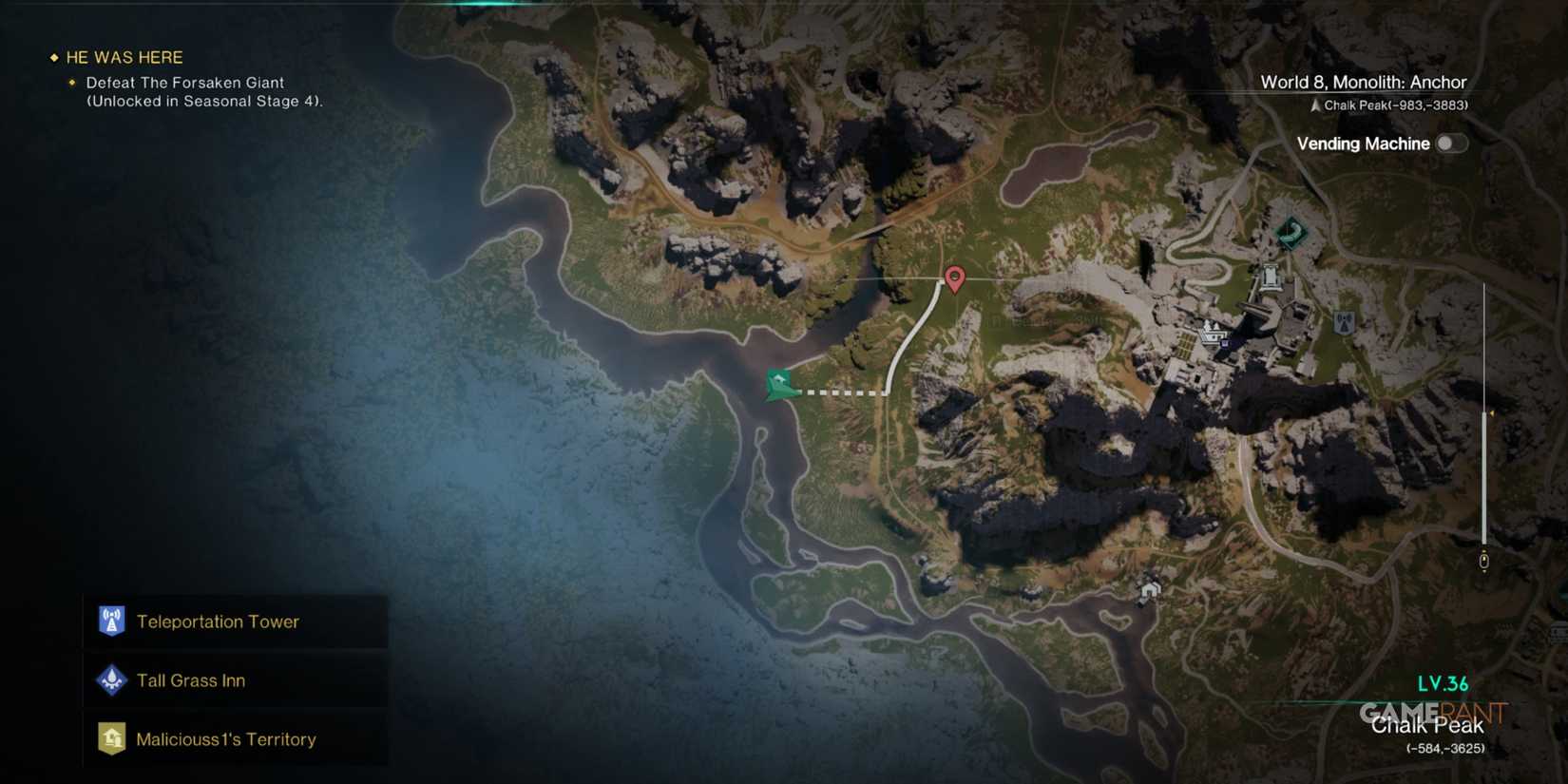Image resolution: width=1568 pixels, height=784 pixels.
Task: Click the Tall Grass Inn legend icon
Action: click(111, 680)
